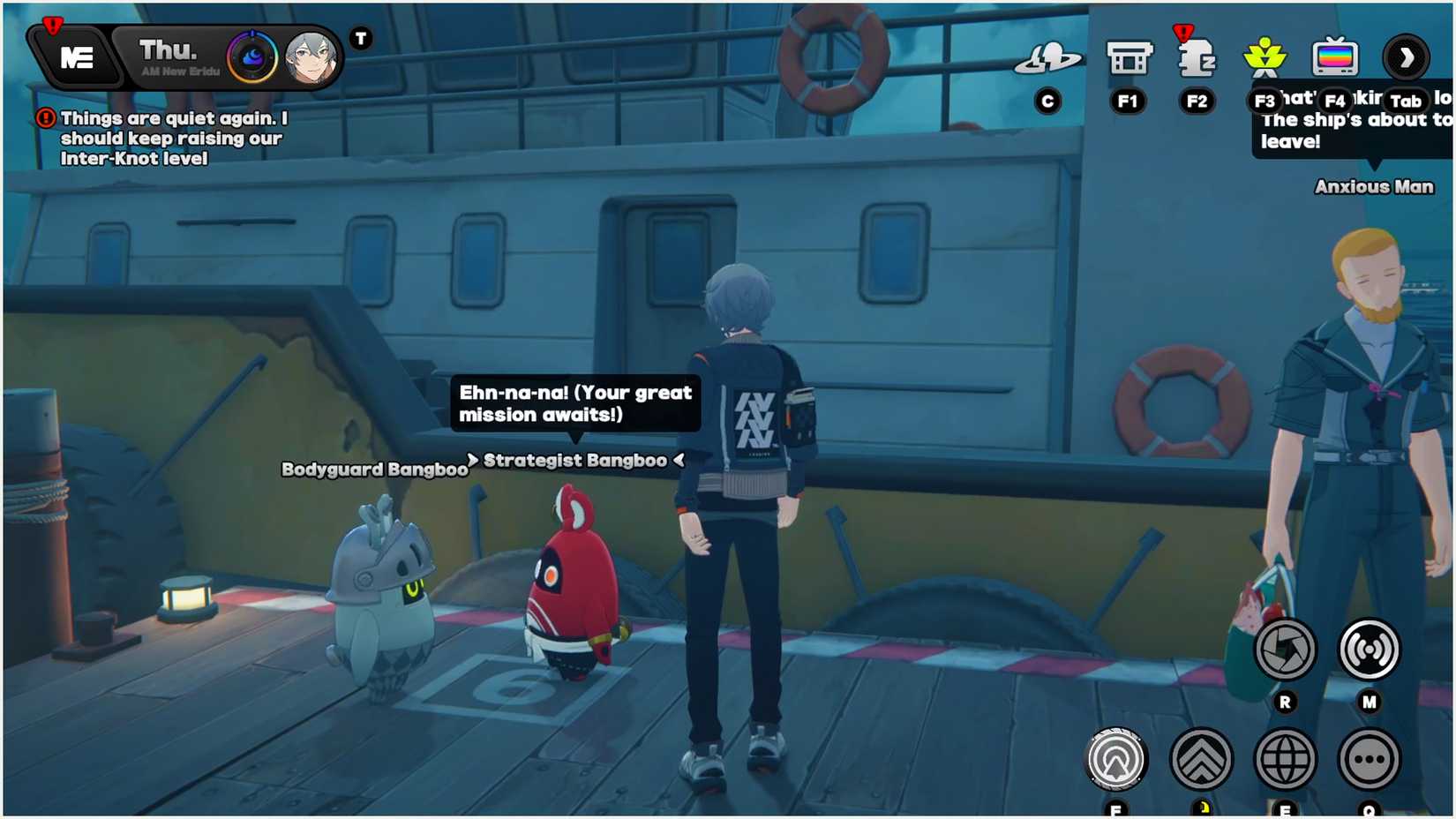Click the warp hole icon above C

coord(1048,56)
